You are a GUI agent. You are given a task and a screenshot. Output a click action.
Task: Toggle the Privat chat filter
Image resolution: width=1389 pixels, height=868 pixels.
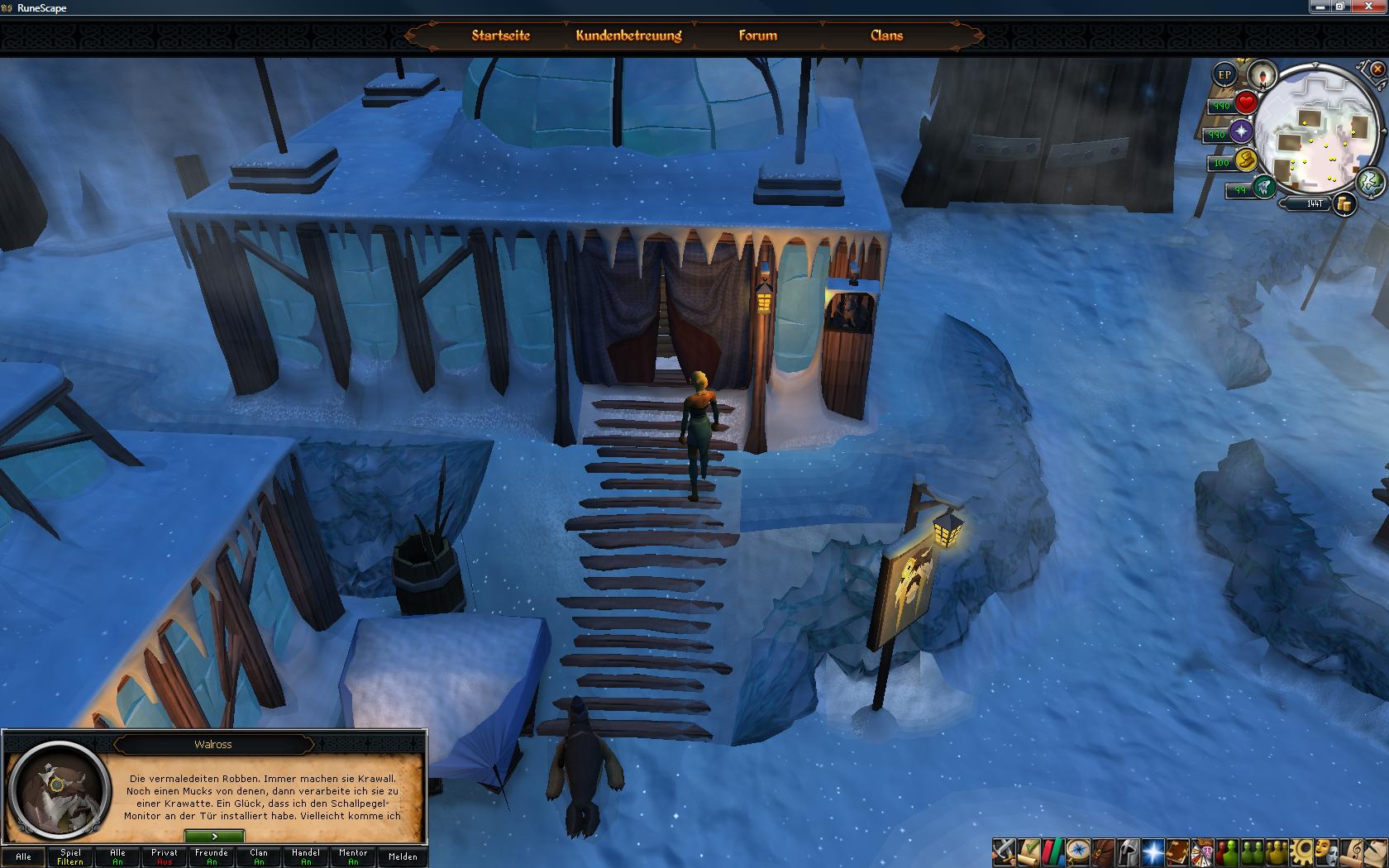point(165,856)
